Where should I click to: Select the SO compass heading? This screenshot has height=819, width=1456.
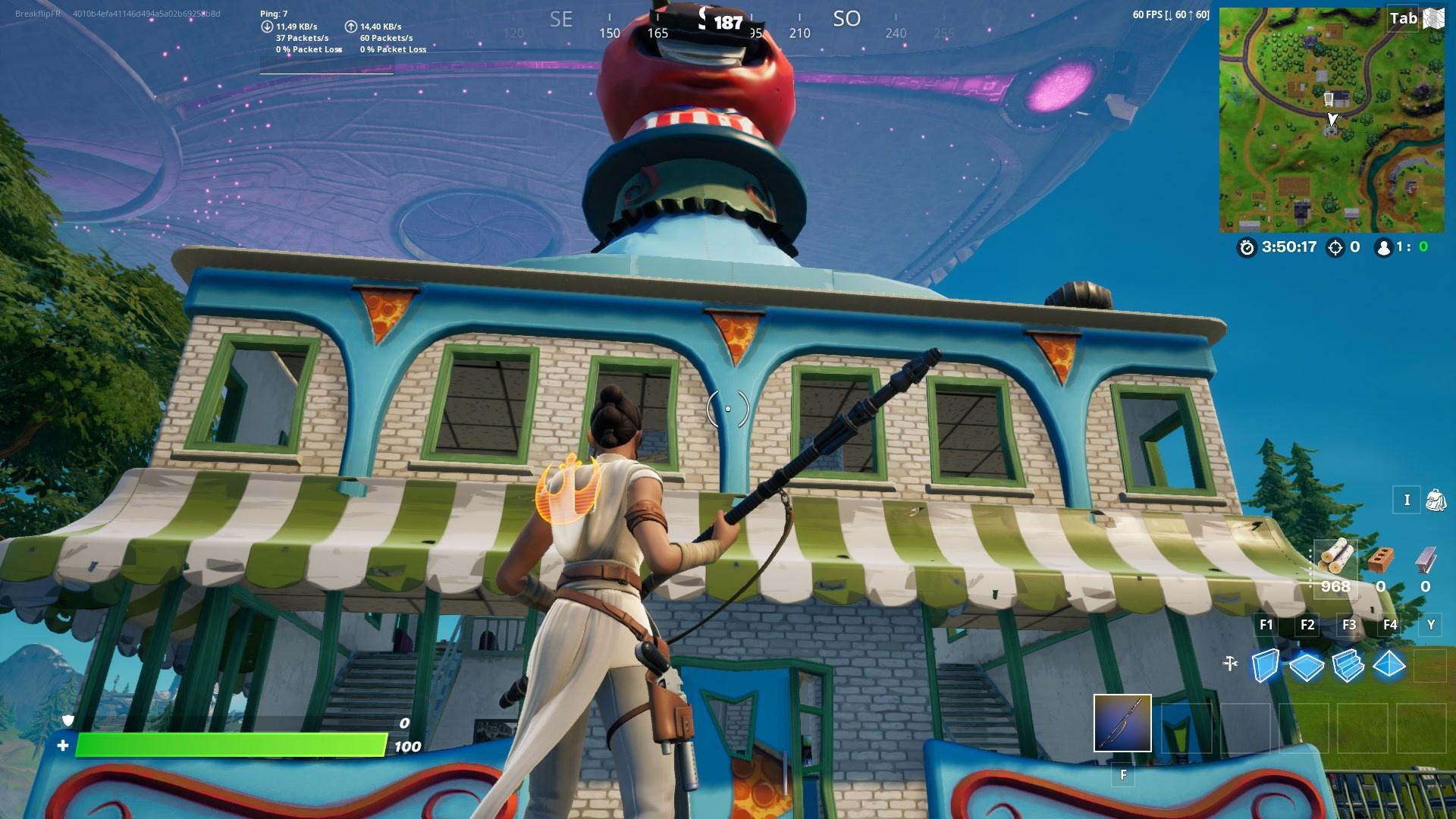pyautogui.click(x=846, y=19)
